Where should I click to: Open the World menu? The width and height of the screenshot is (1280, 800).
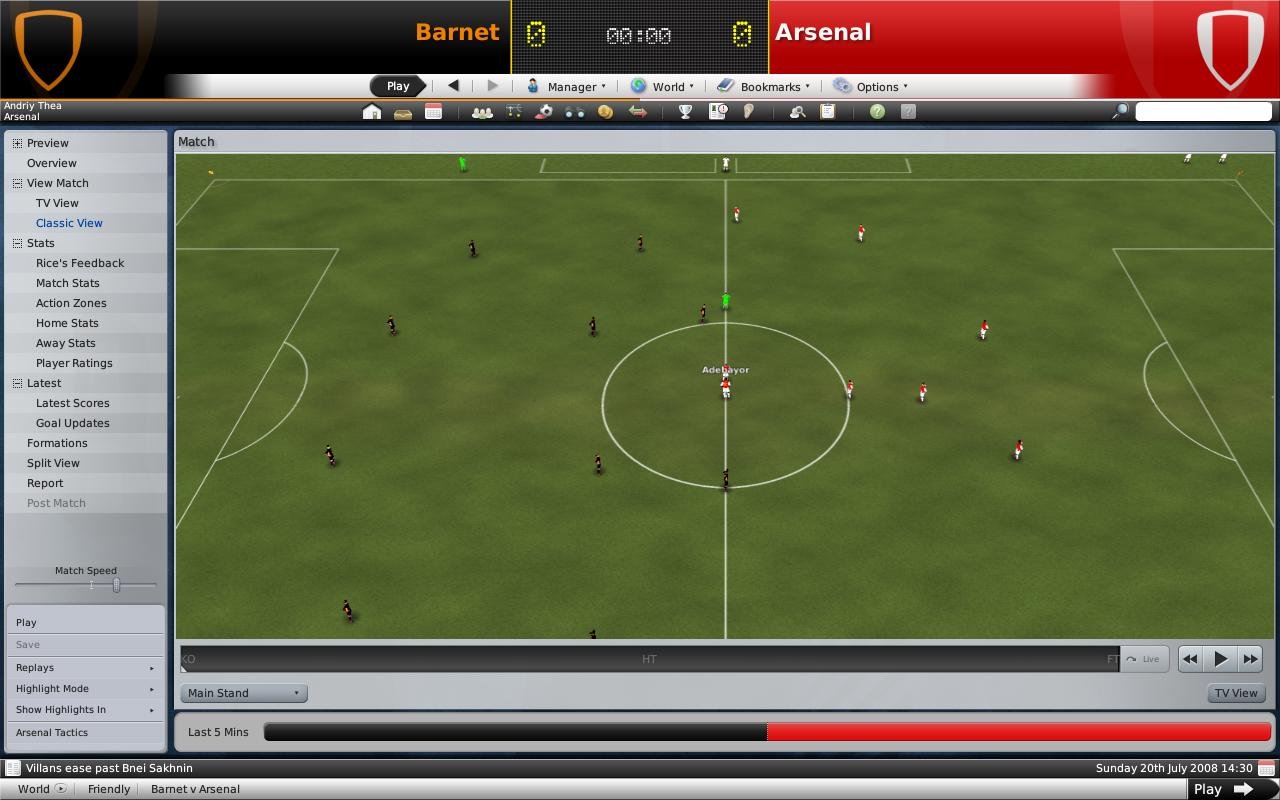click(x=662, y=86)
